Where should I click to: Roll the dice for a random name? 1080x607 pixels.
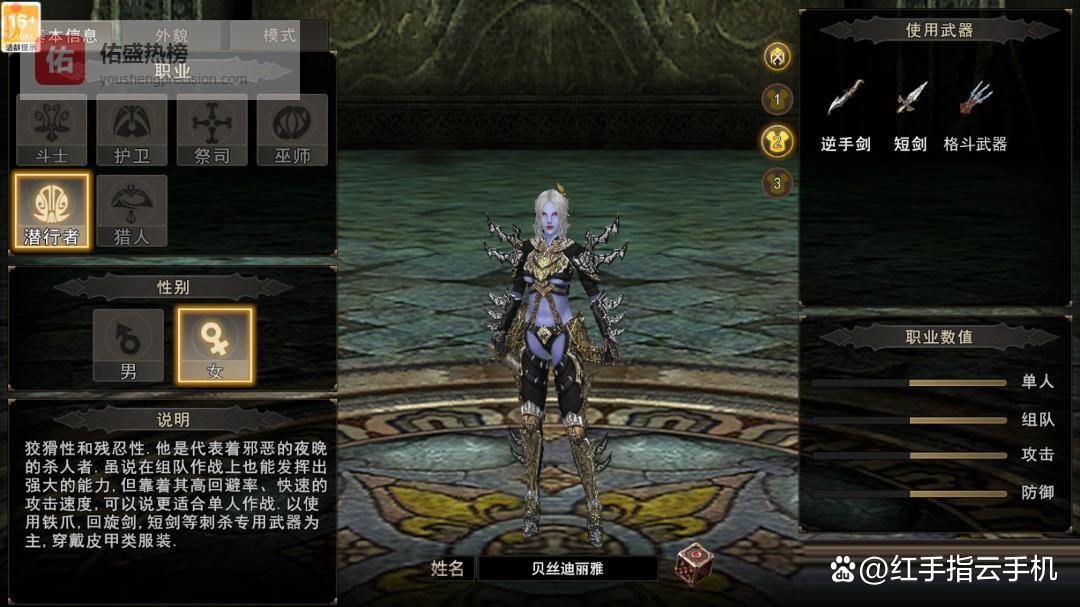click(694, 564)
